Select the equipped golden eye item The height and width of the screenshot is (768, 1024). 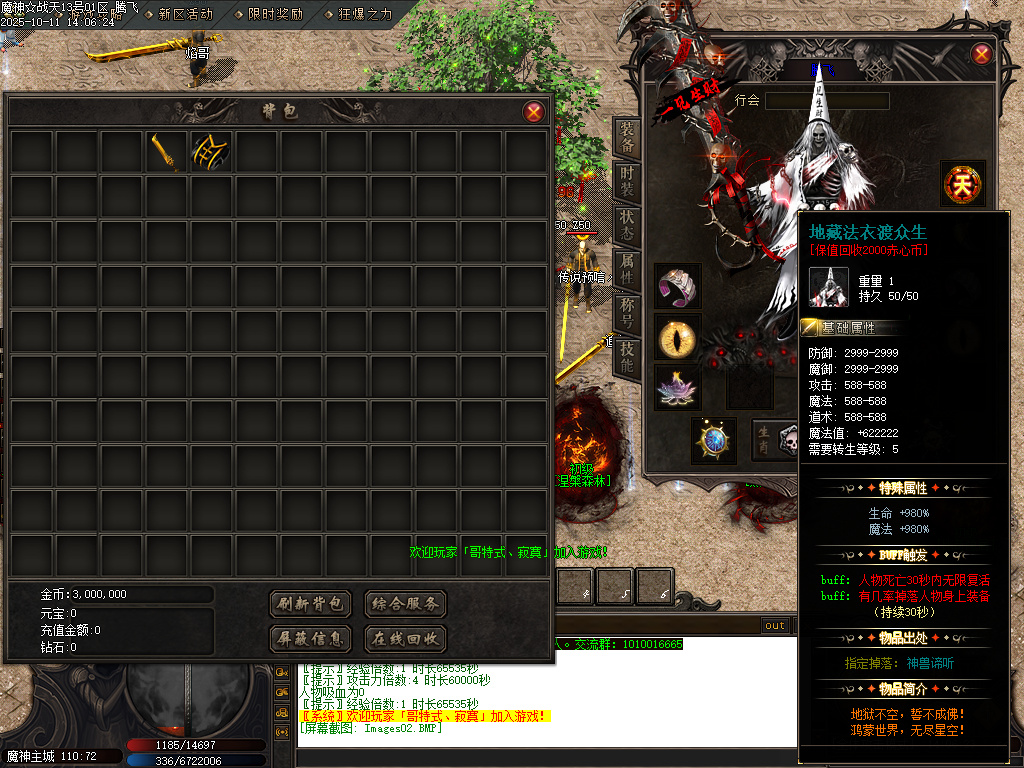point(678,337)
